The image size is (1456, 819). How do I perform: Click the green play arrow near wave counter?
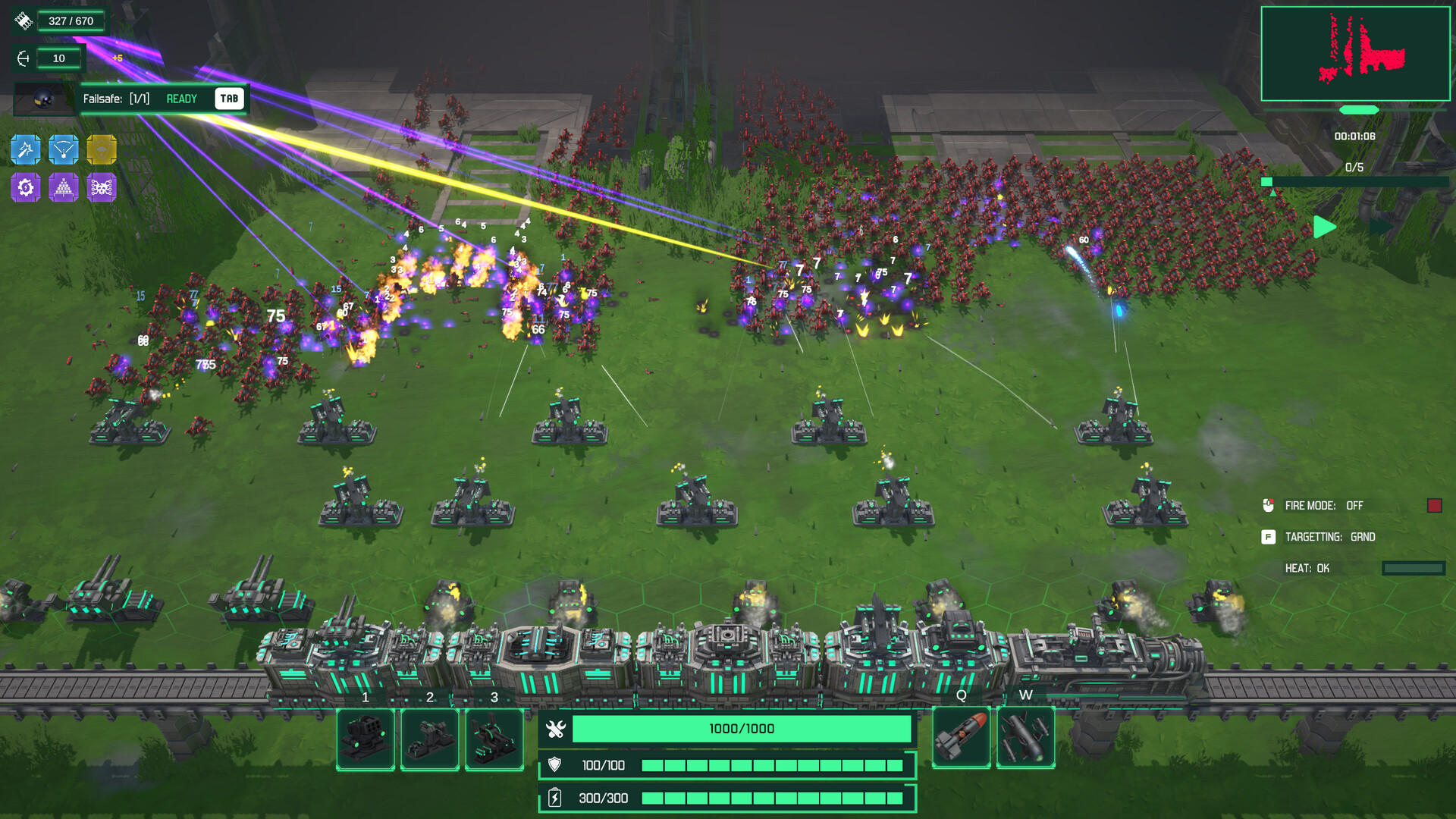coord(1324,225)
